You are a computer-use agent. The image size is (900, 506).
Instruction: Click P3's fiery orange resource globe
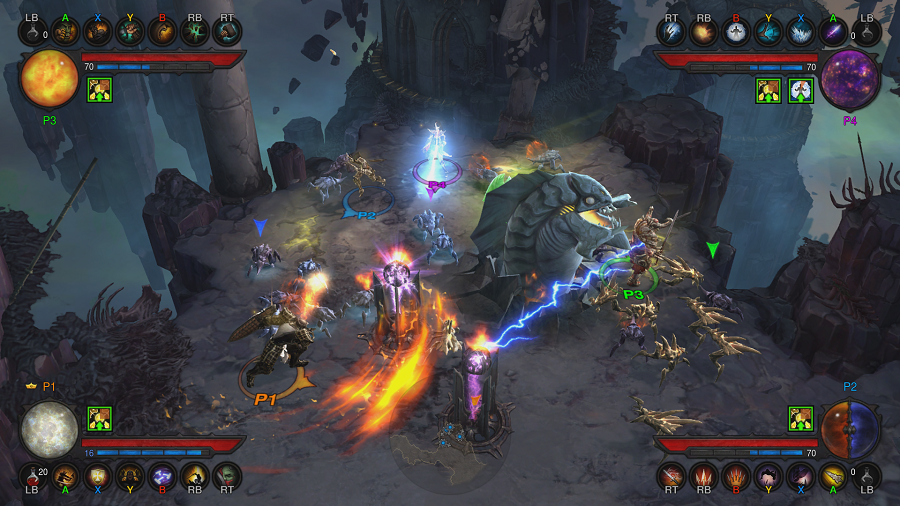(49, 81)
